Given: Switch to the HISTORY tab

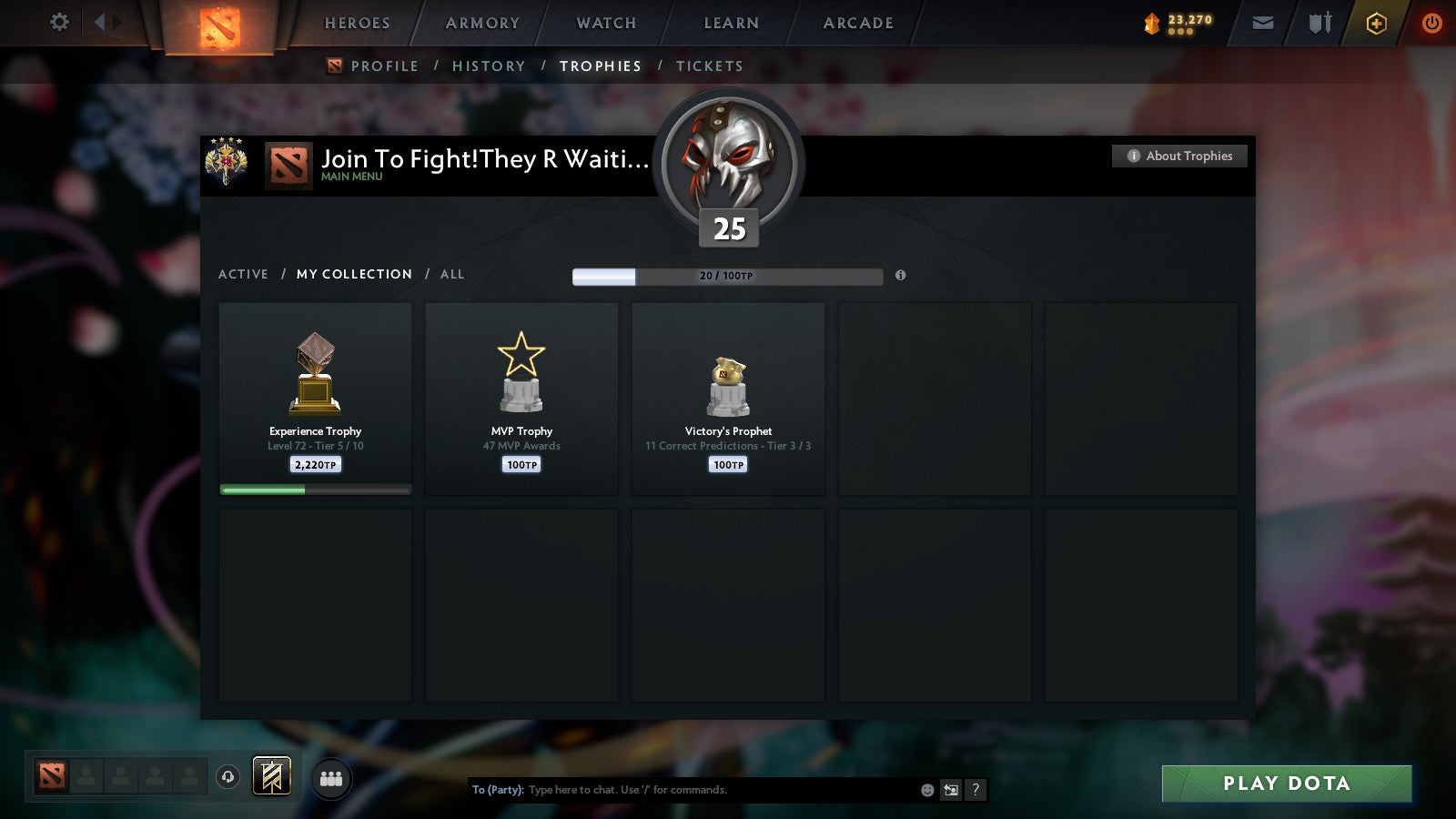Looking at the screenshot, I should pyautogui.click(x=490, y=66).
